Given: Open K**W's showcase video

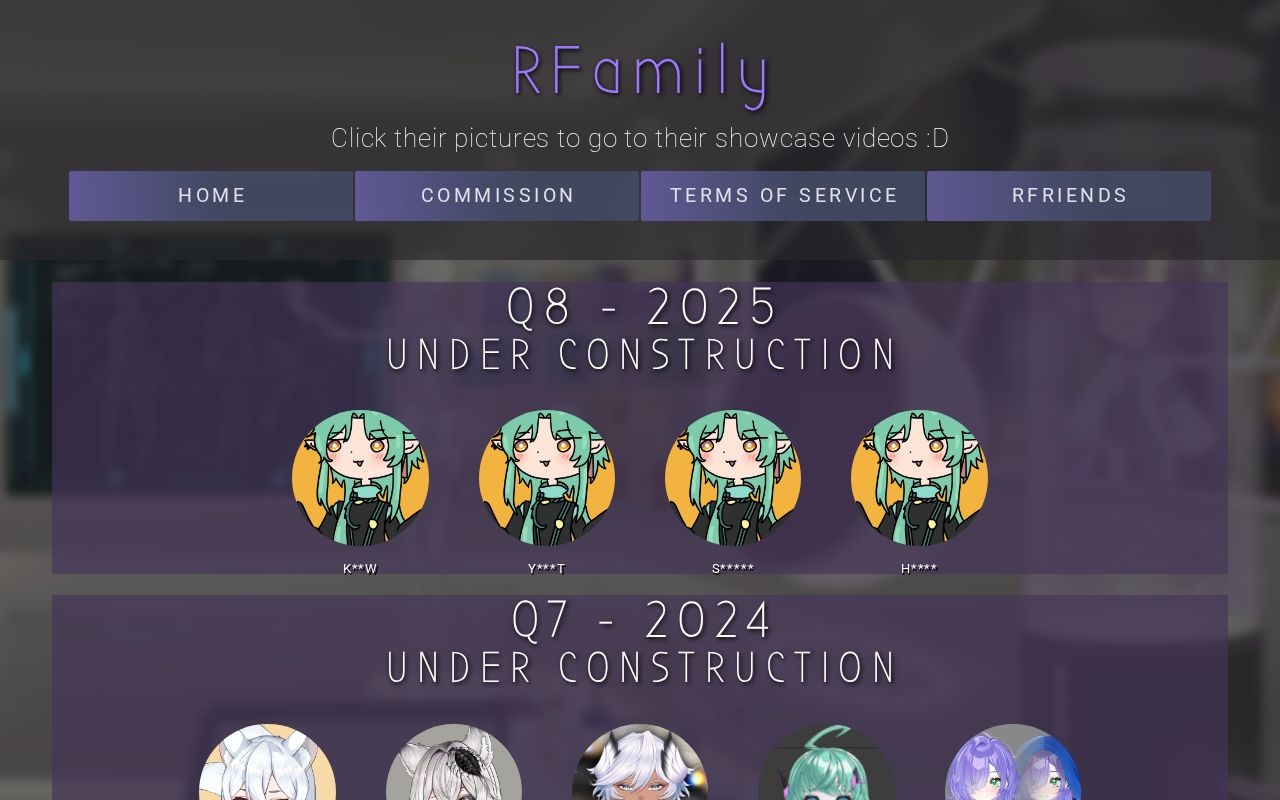Looking at the screenshot, I should (x=360, y=478).
